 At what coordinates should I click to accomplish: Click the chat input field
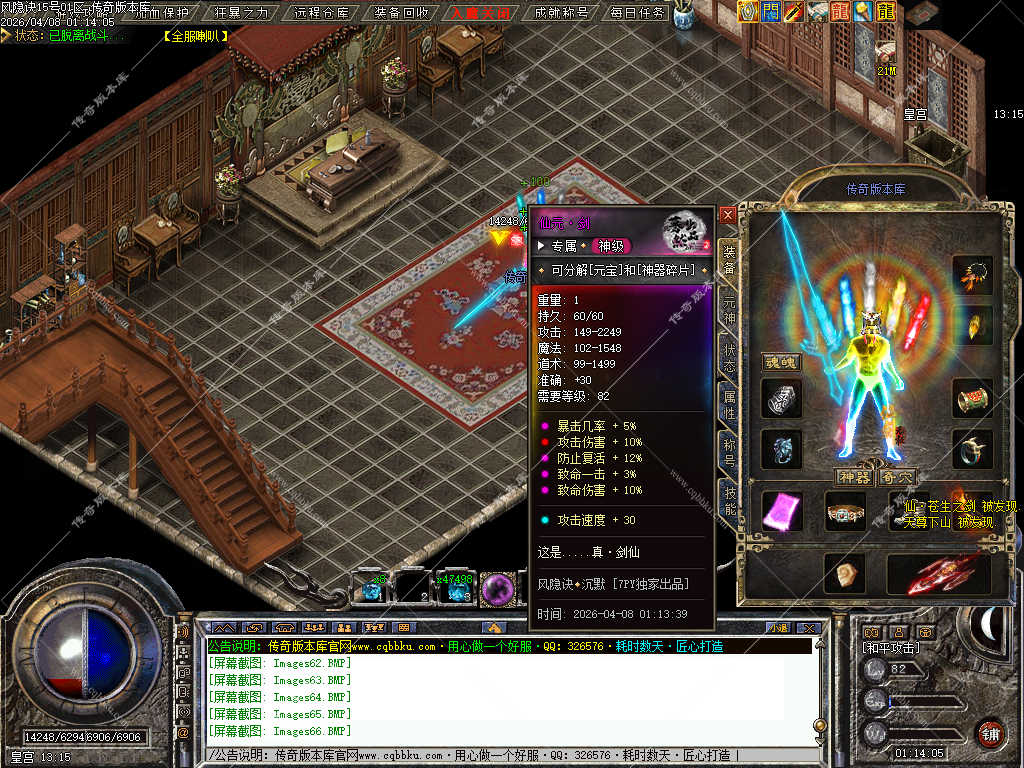500,755
